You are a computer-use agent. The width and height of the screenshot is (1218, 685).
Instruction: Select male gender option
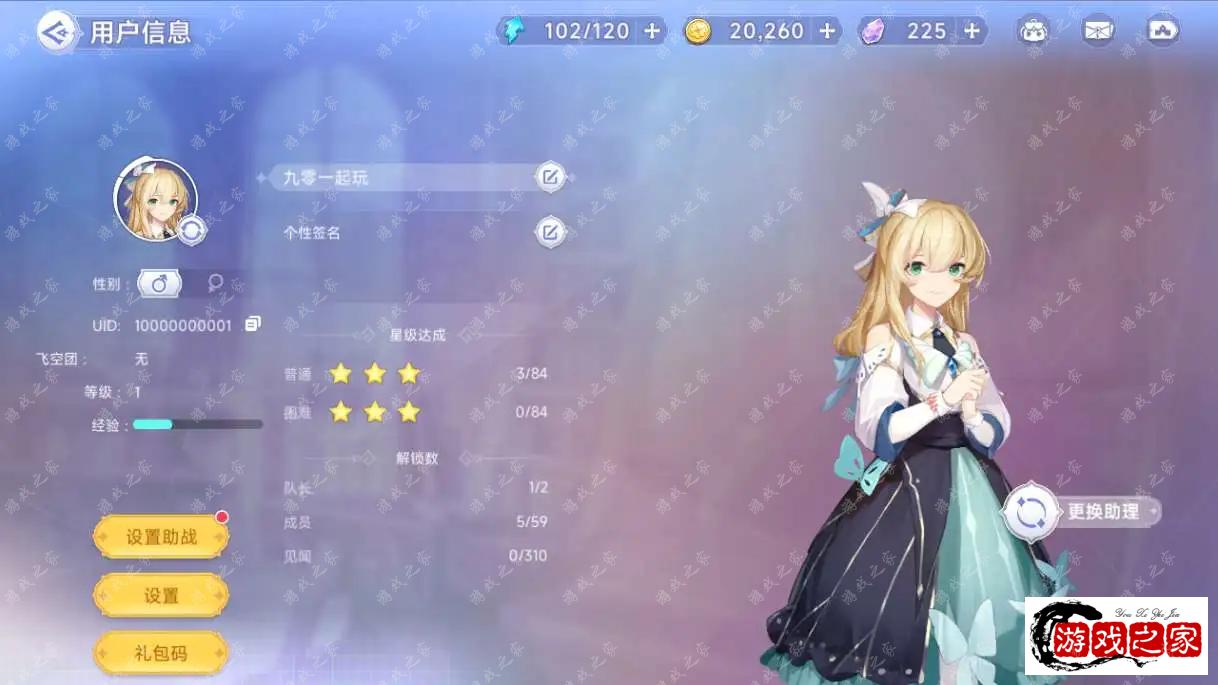pos(159,284)
